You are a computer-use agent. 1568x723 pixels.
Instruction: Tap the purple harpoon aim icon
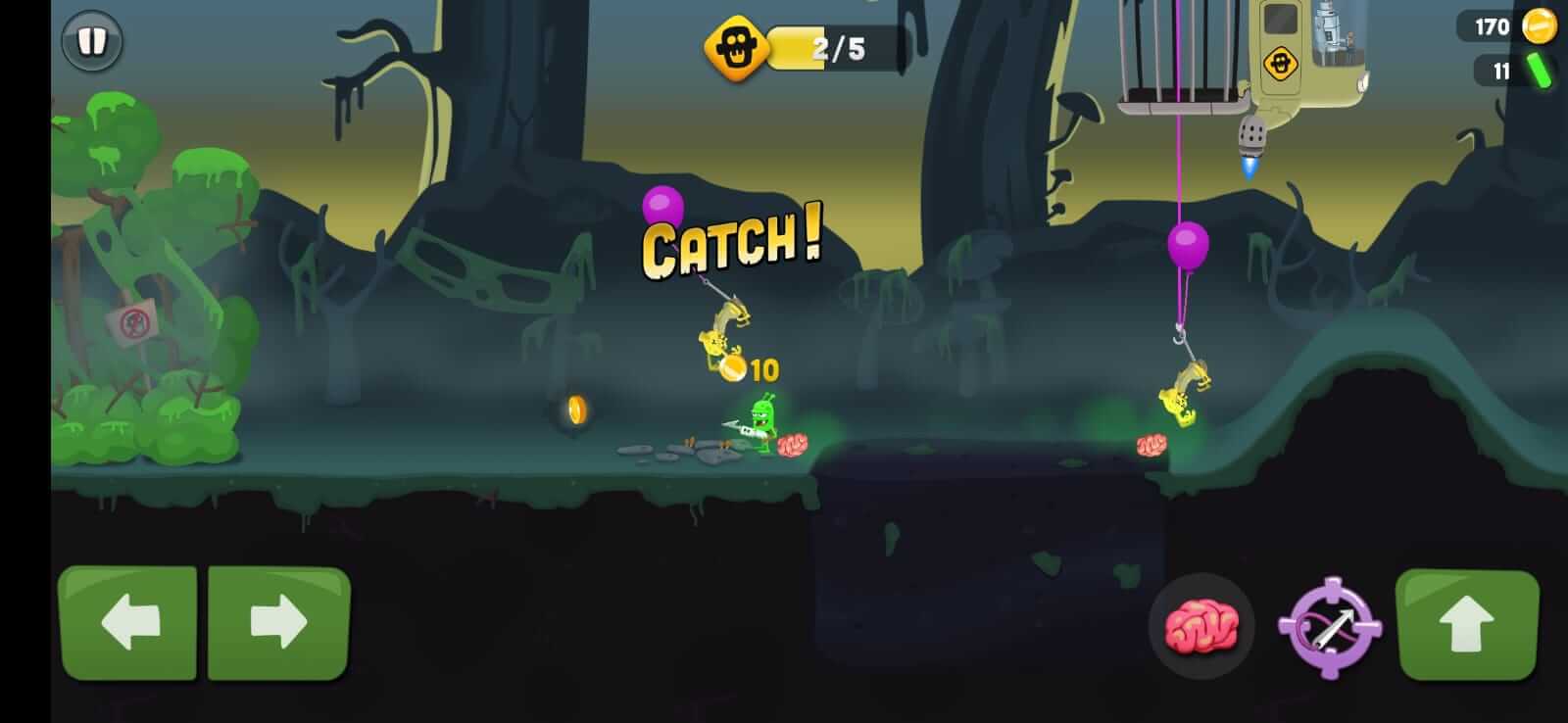click(x=1330, y=629)
